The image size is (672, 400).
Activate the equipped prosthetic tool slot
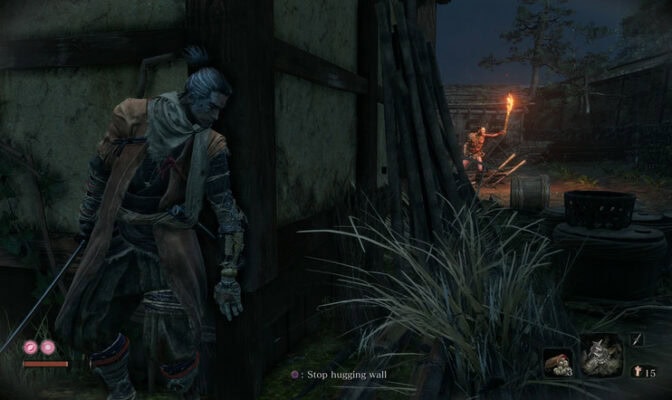(x=601, y=356)
